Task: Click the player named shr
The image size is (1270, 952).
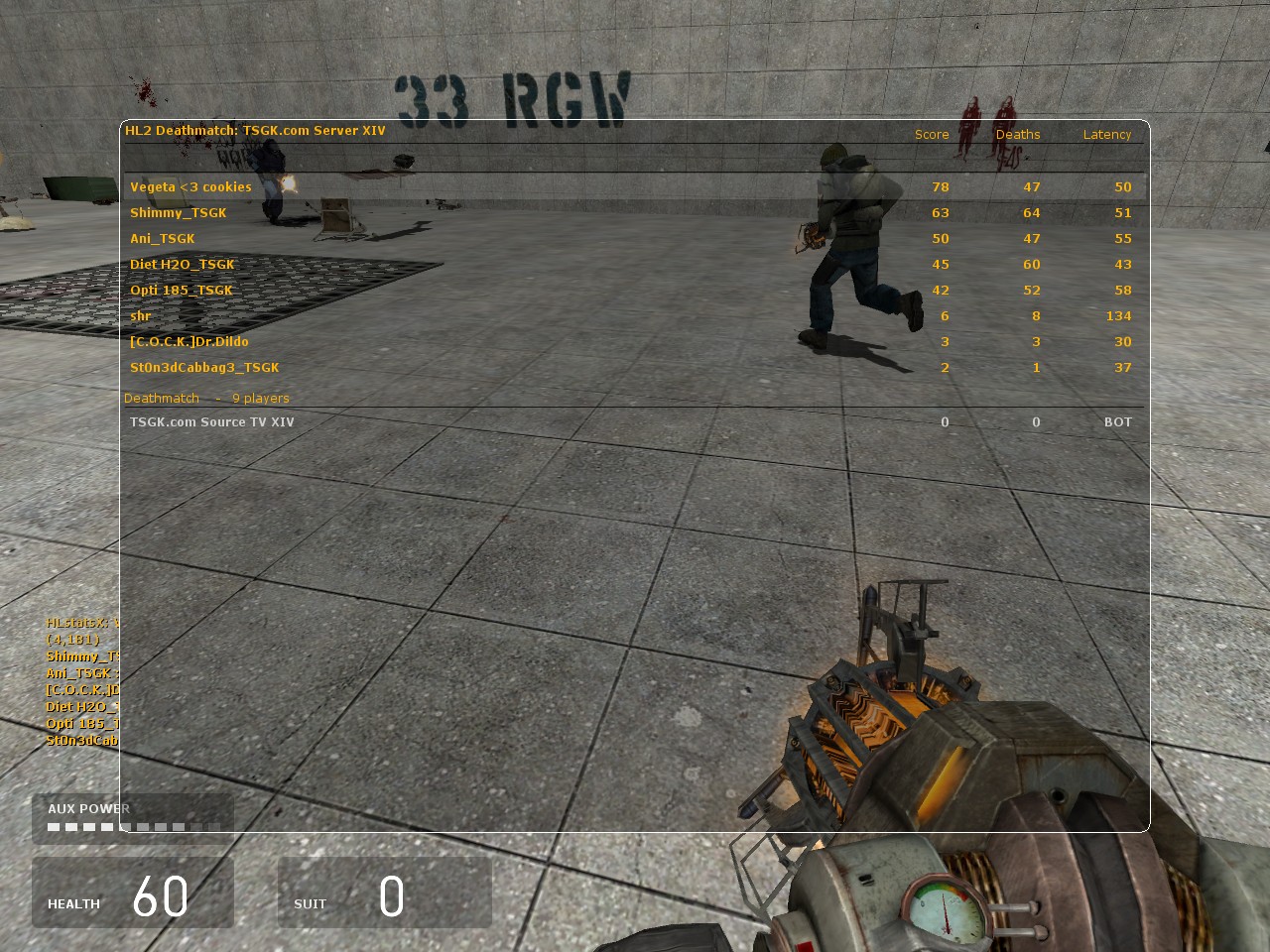Action: [x=140, y=315]
